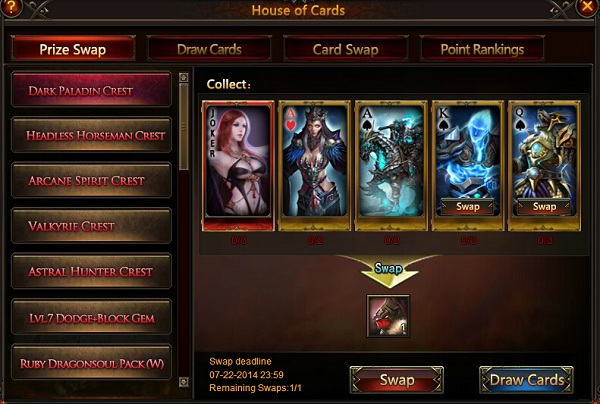Screen dimensions: 600x404
Task: Swap the Queen of Spades card
Action: 544,207
